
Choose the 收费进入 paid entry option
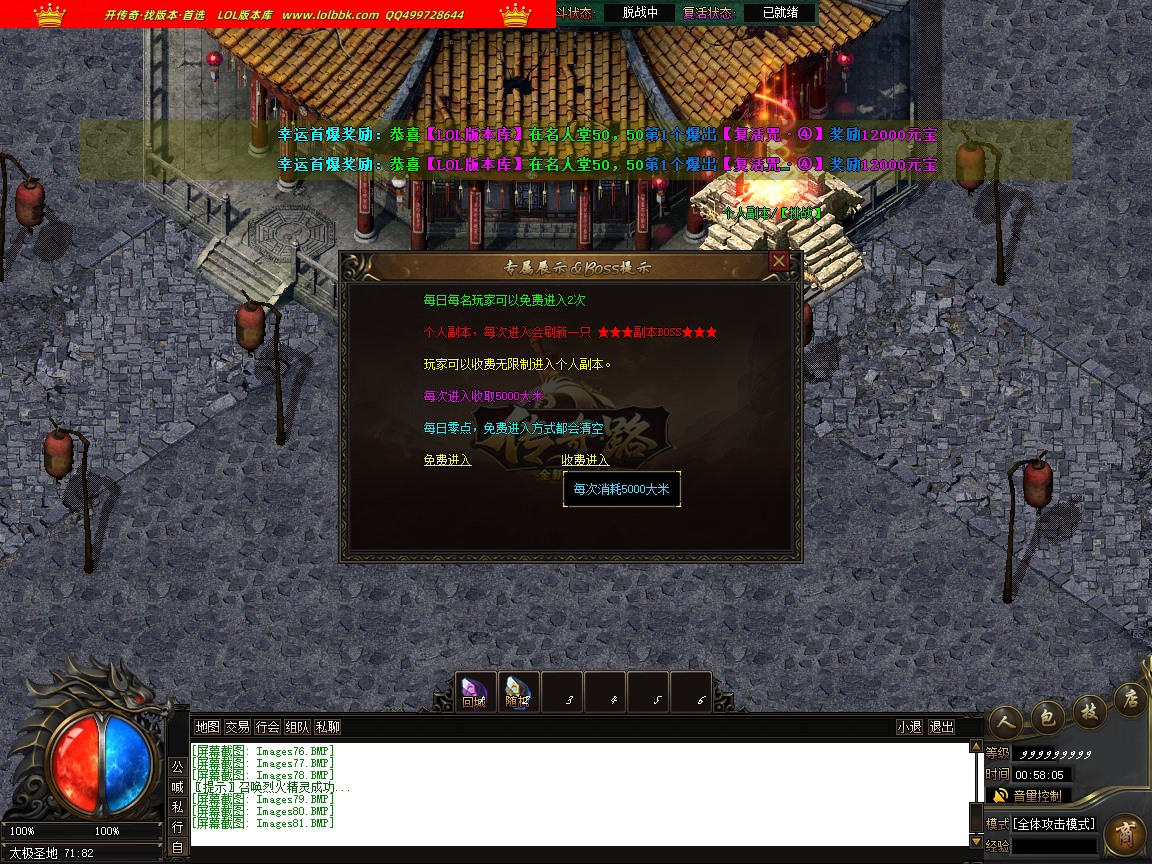click(x=585, y=460)
